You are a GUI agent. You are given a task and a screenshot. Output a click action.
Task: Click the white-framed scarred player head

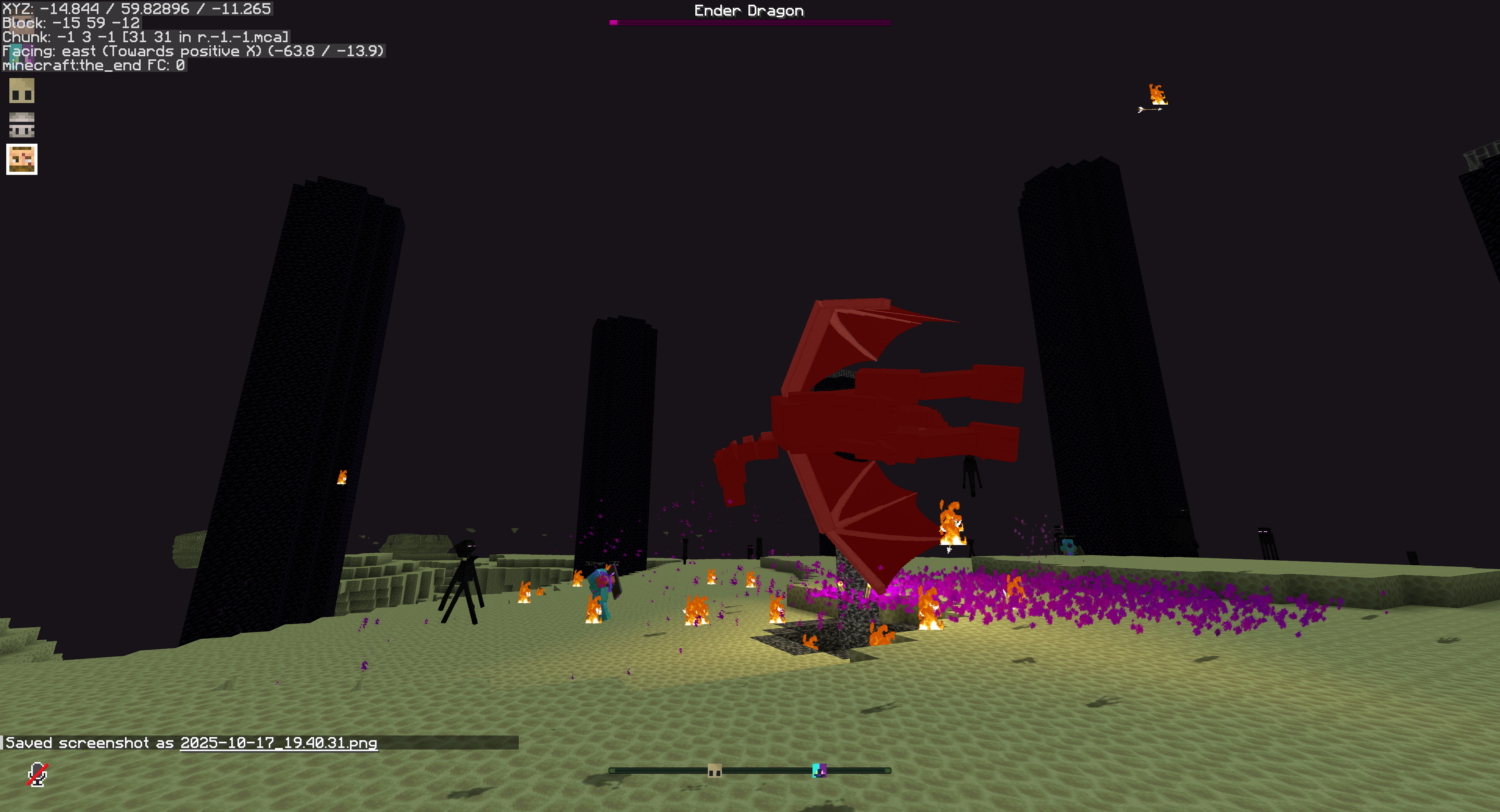(x=22, y=159)
